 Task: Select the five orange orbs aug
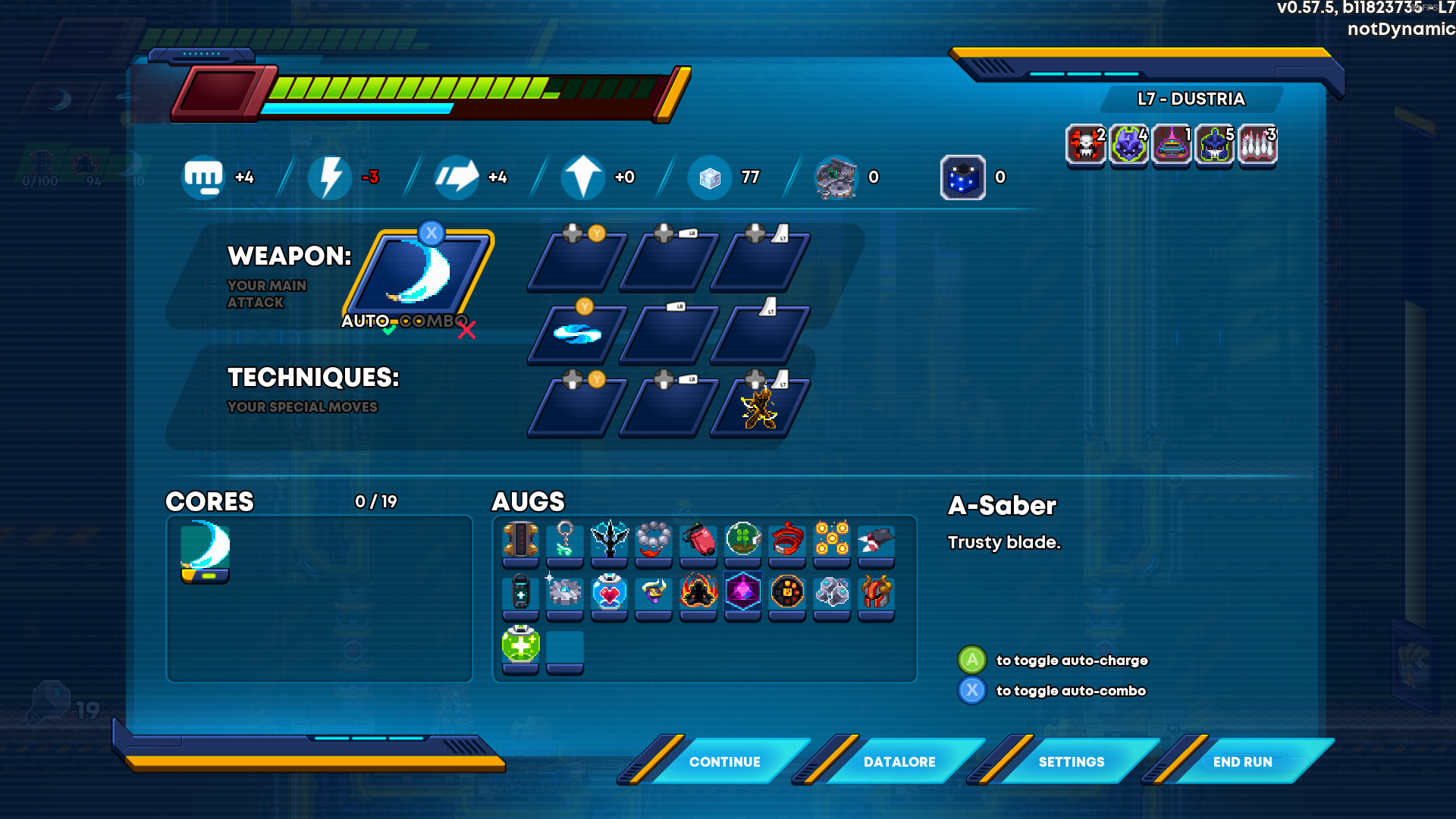[x=831, y=540]
